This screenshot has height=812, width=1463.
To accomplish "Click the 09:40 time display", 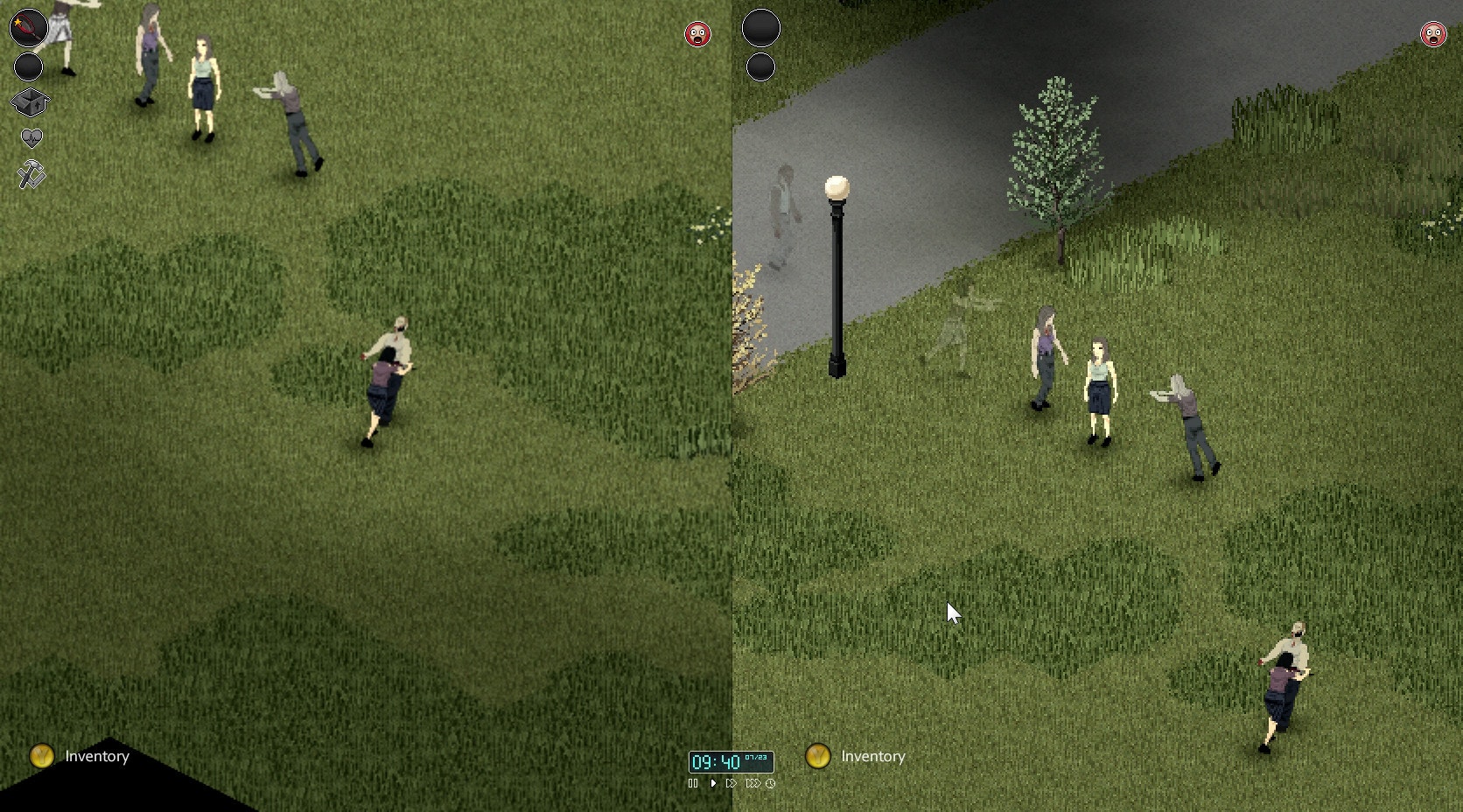I will coord(714,761).
